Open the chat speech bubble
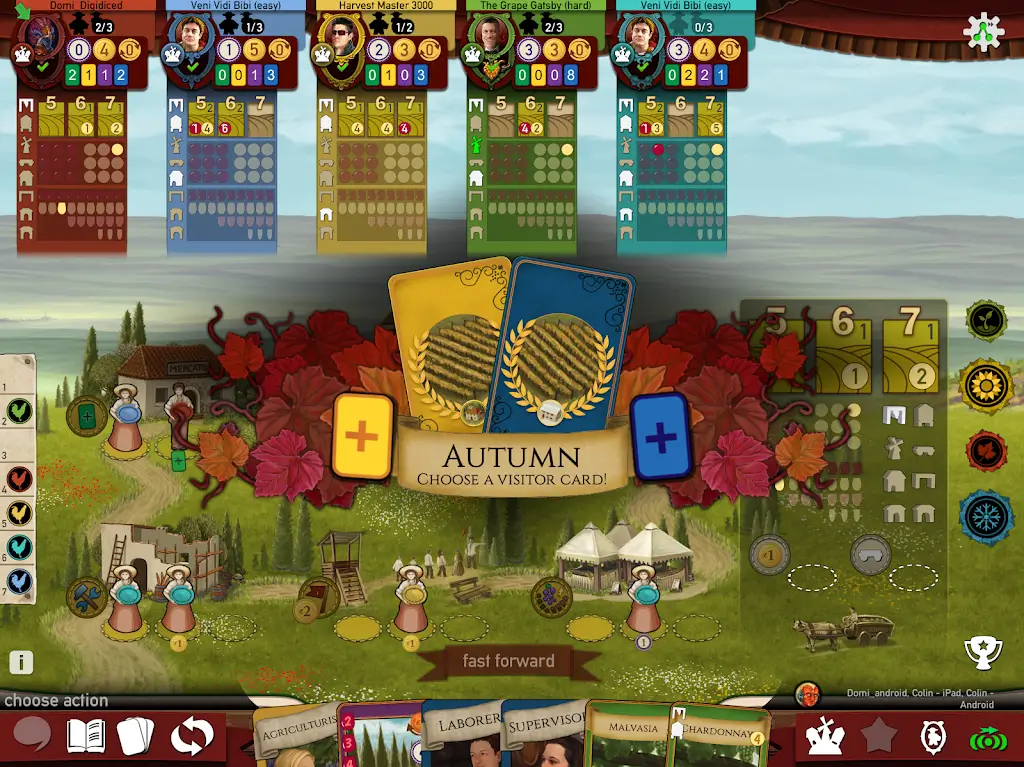 coord(32,735)
